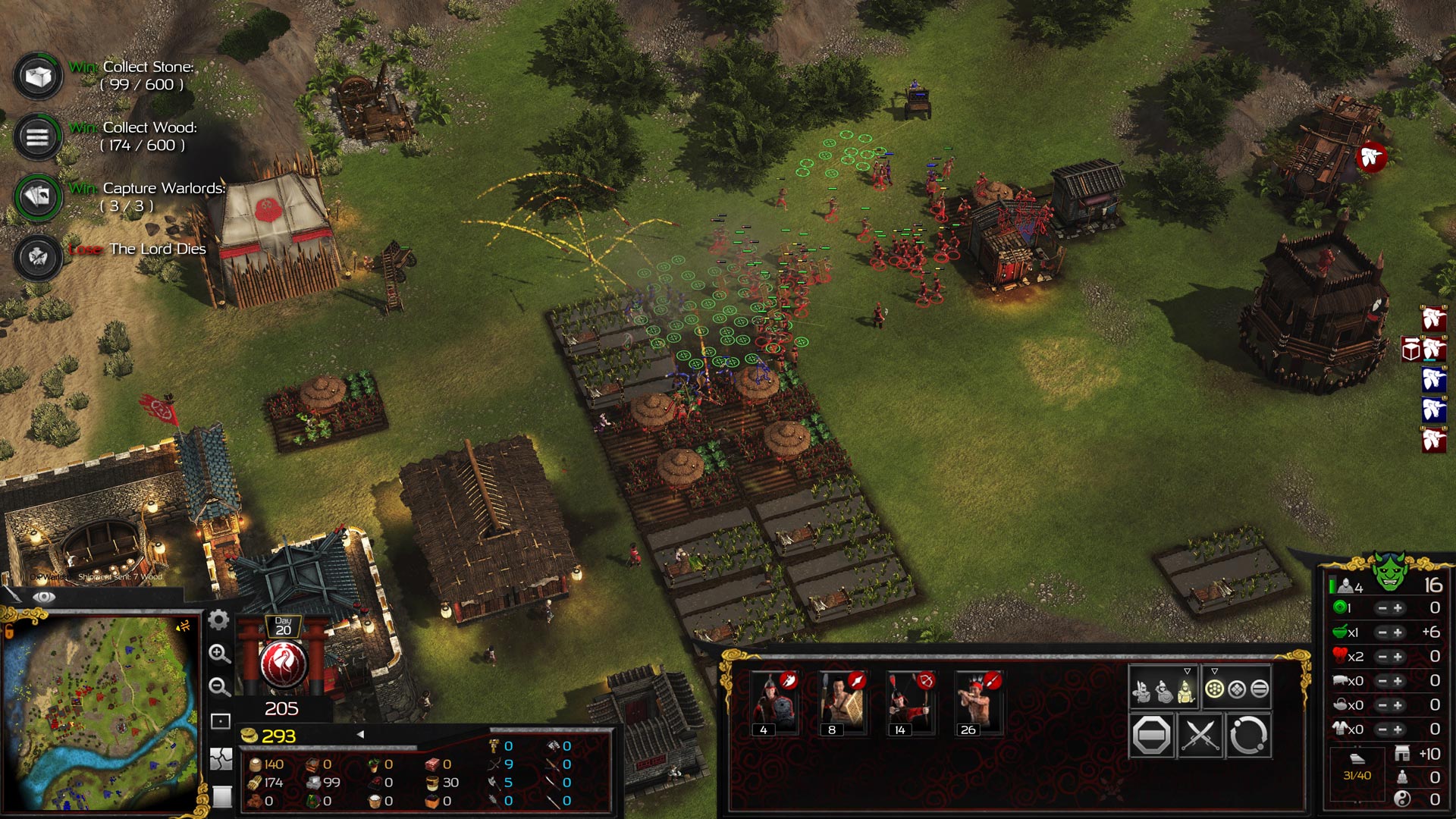Activate the crossed swords attack command
The width and height of the screenshot is (1456, 819).
click(x=1200, y=736)
